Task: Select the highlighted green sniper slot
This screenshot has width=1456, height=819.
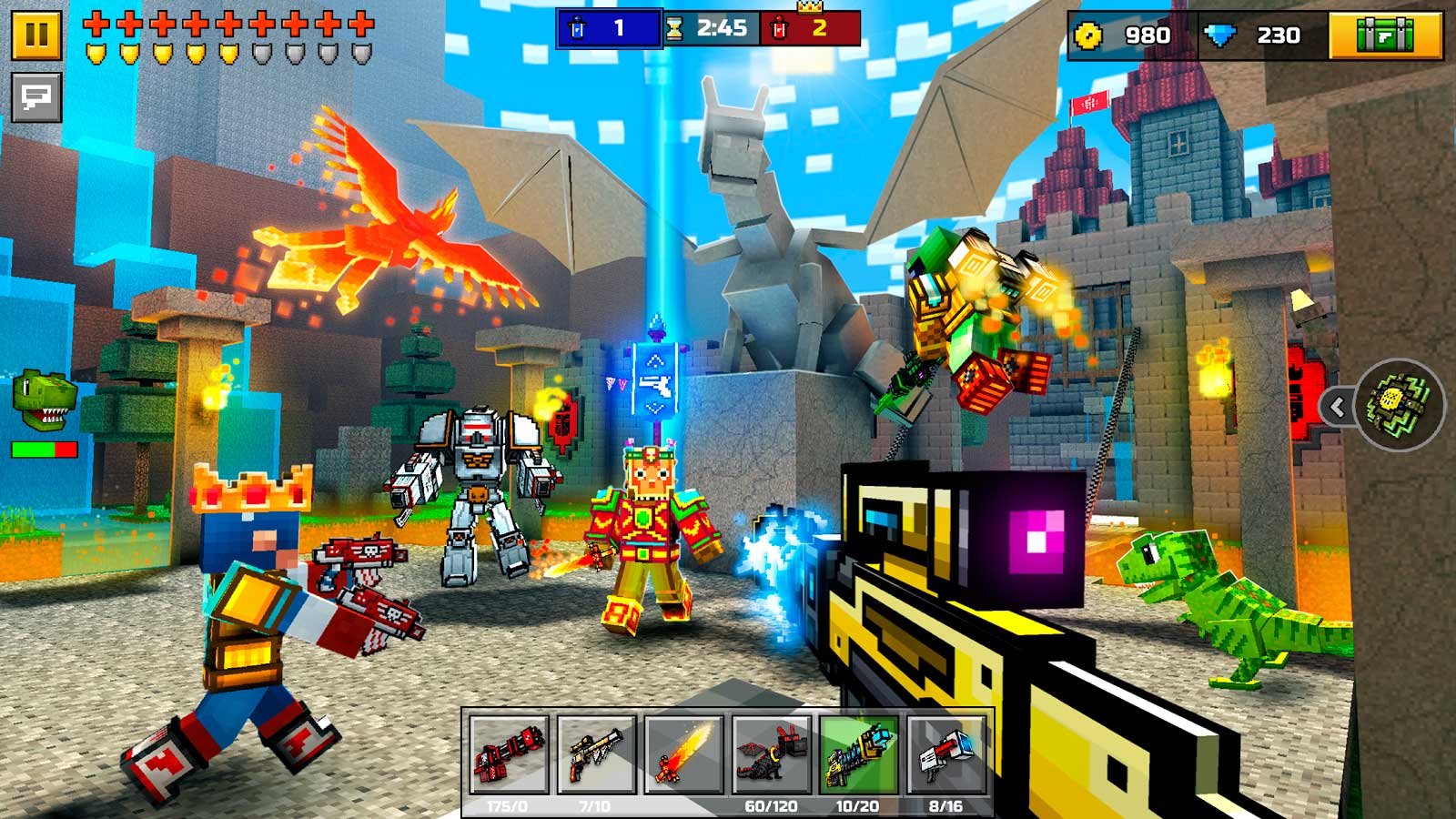Action: tap(858, 755)
